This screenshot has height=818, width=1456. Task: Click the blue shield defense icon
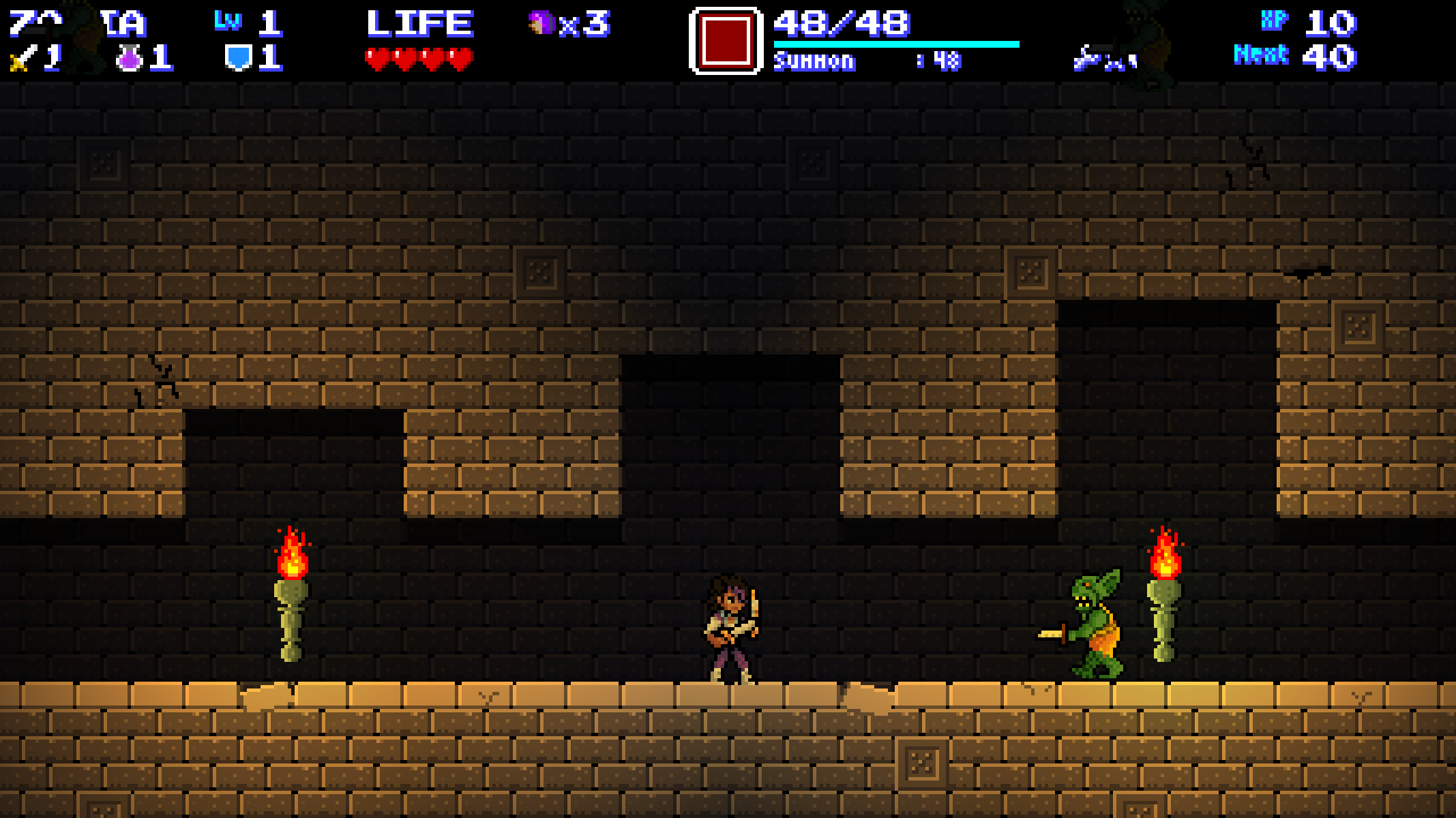click(x=238, y=58)
